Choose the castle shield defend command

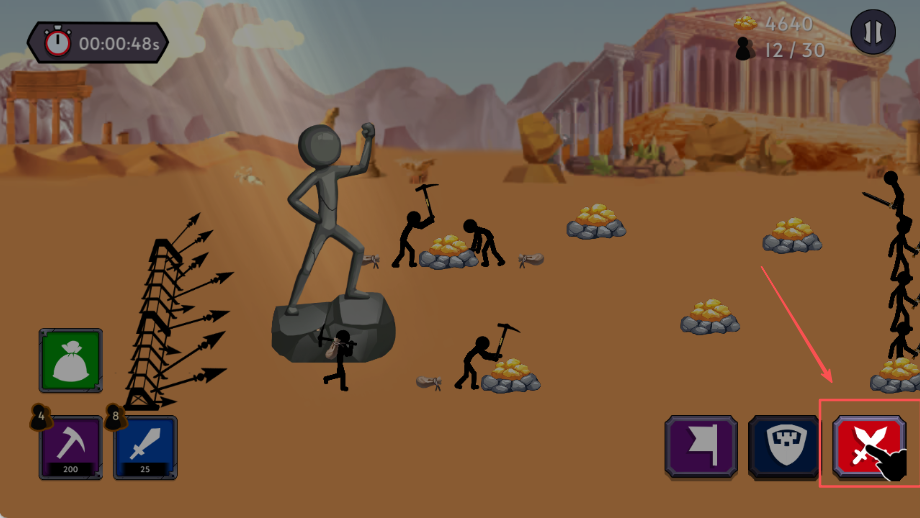click(x=783, y=445)
